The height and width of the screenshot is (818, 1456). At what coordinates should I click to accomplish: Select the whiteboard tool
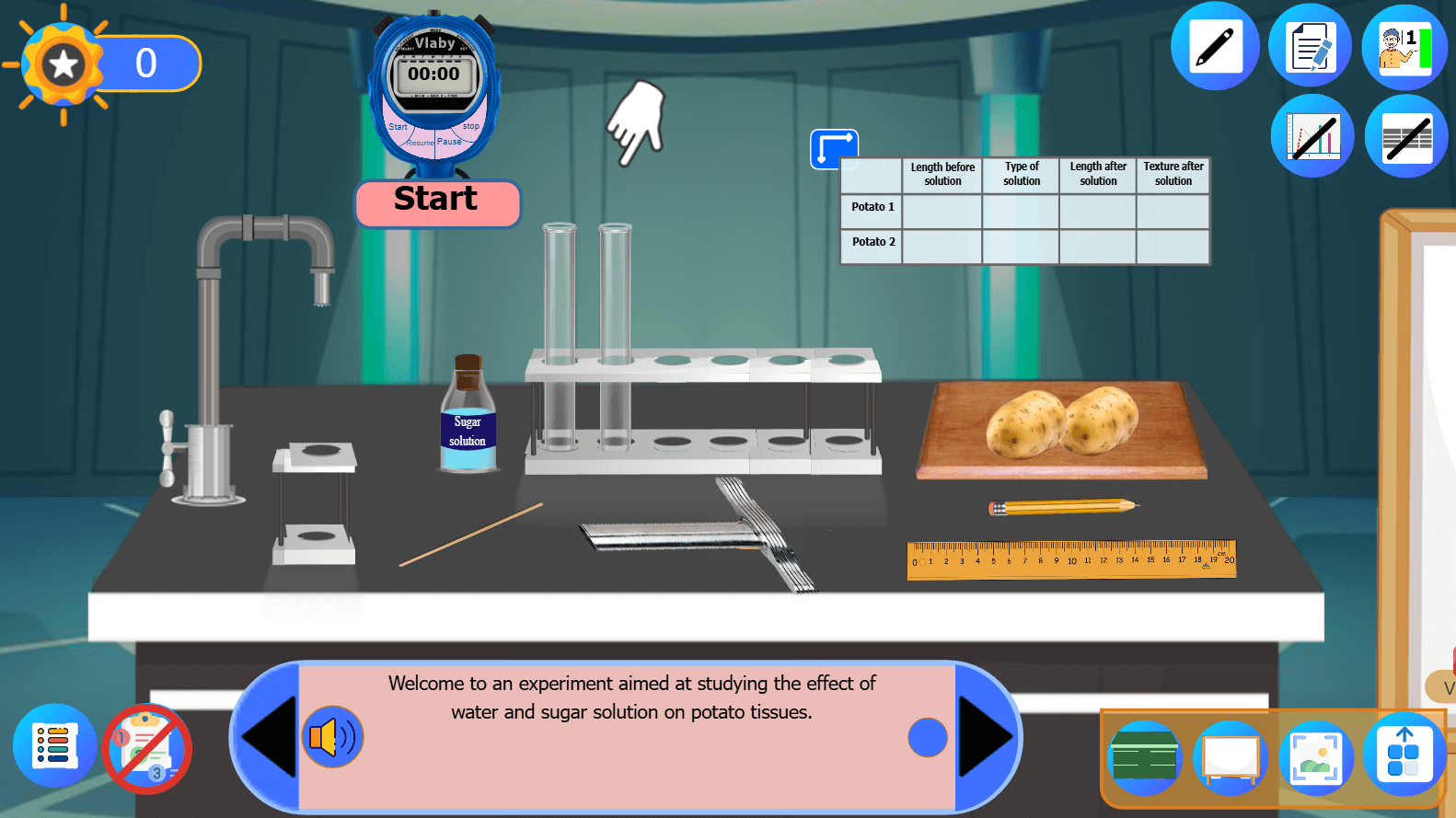pyautogui.click(x=1231, y=759)
